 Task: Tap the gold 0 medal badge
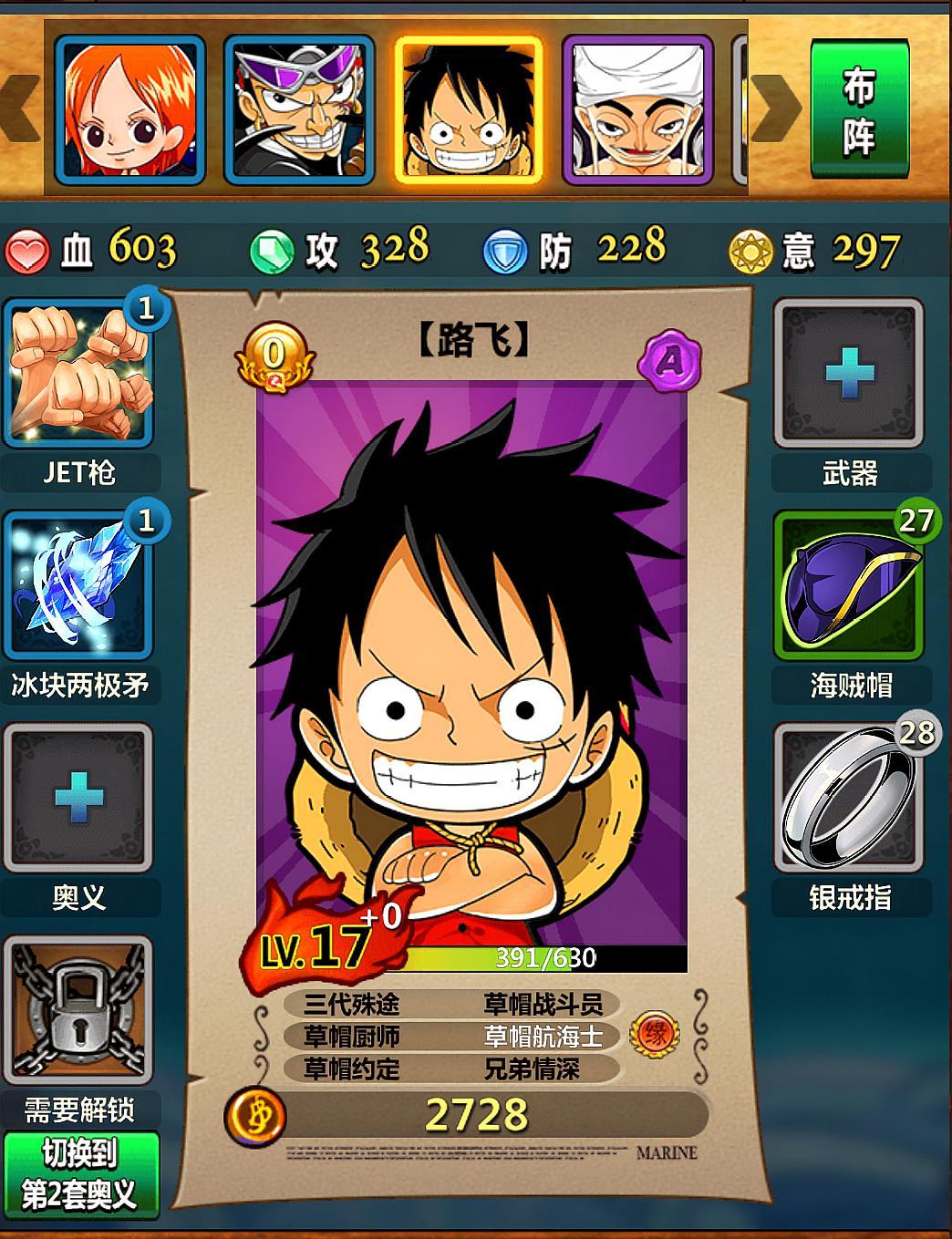[x=274, y=357]
